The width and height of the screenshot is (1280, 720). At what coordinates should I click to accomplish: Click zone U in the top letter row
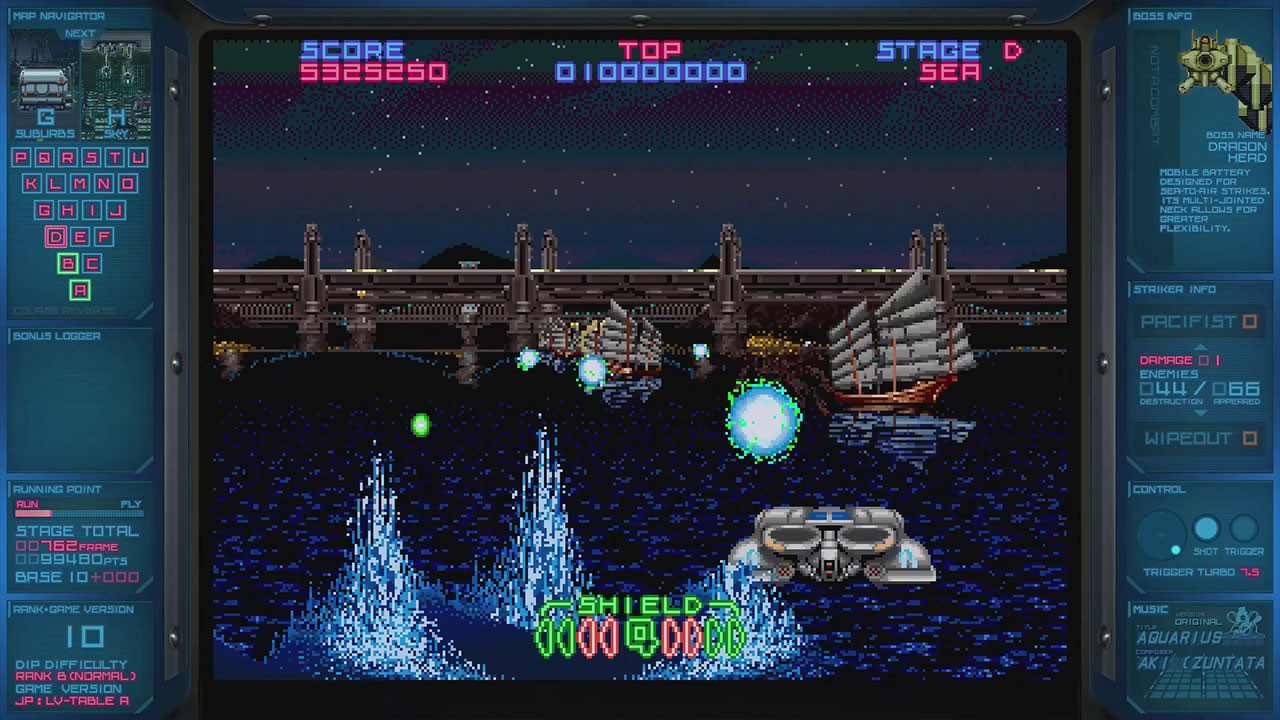point(137,155)
